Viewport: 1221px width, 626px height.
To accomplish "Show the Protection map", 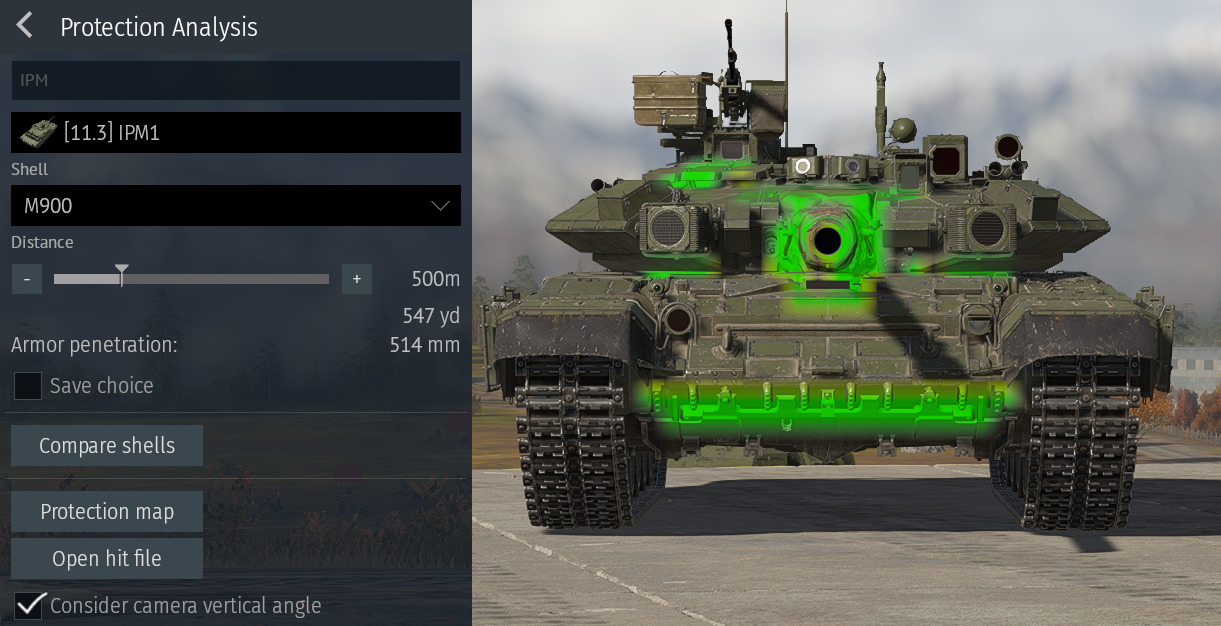I will [x=107, y=512].
